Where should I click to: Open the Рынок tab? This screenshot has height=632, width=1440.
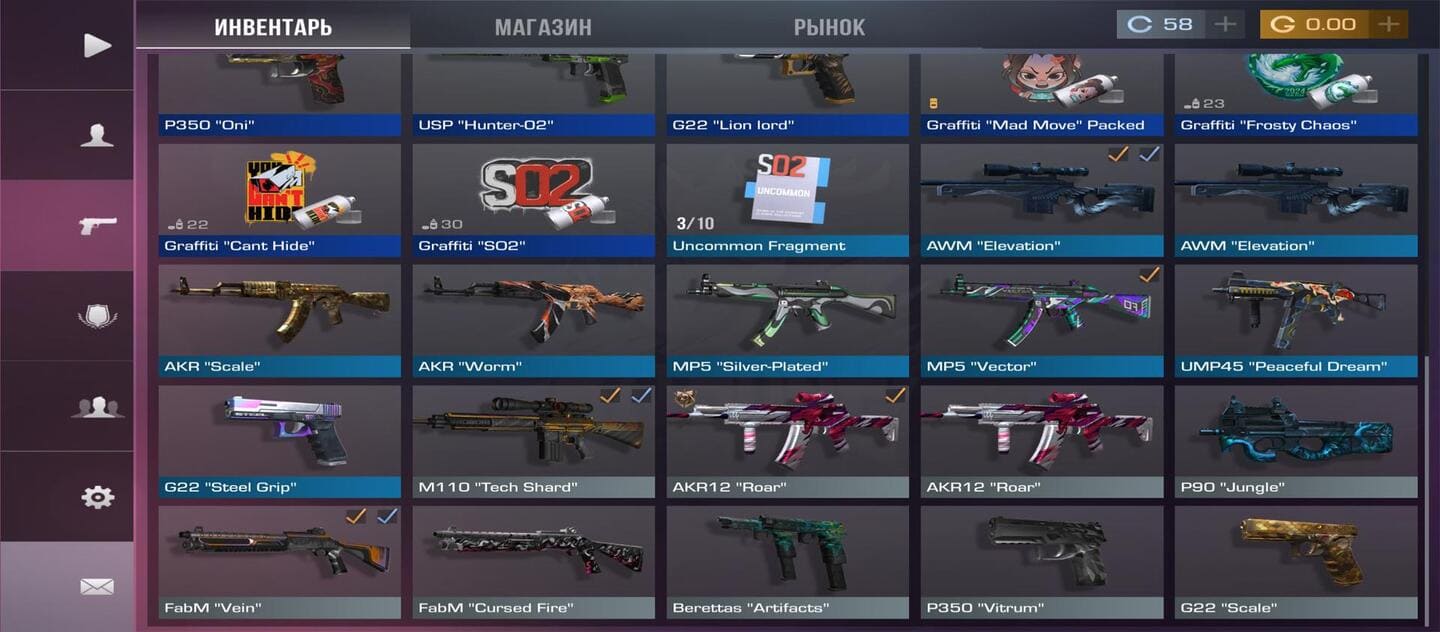coord(829,27)
